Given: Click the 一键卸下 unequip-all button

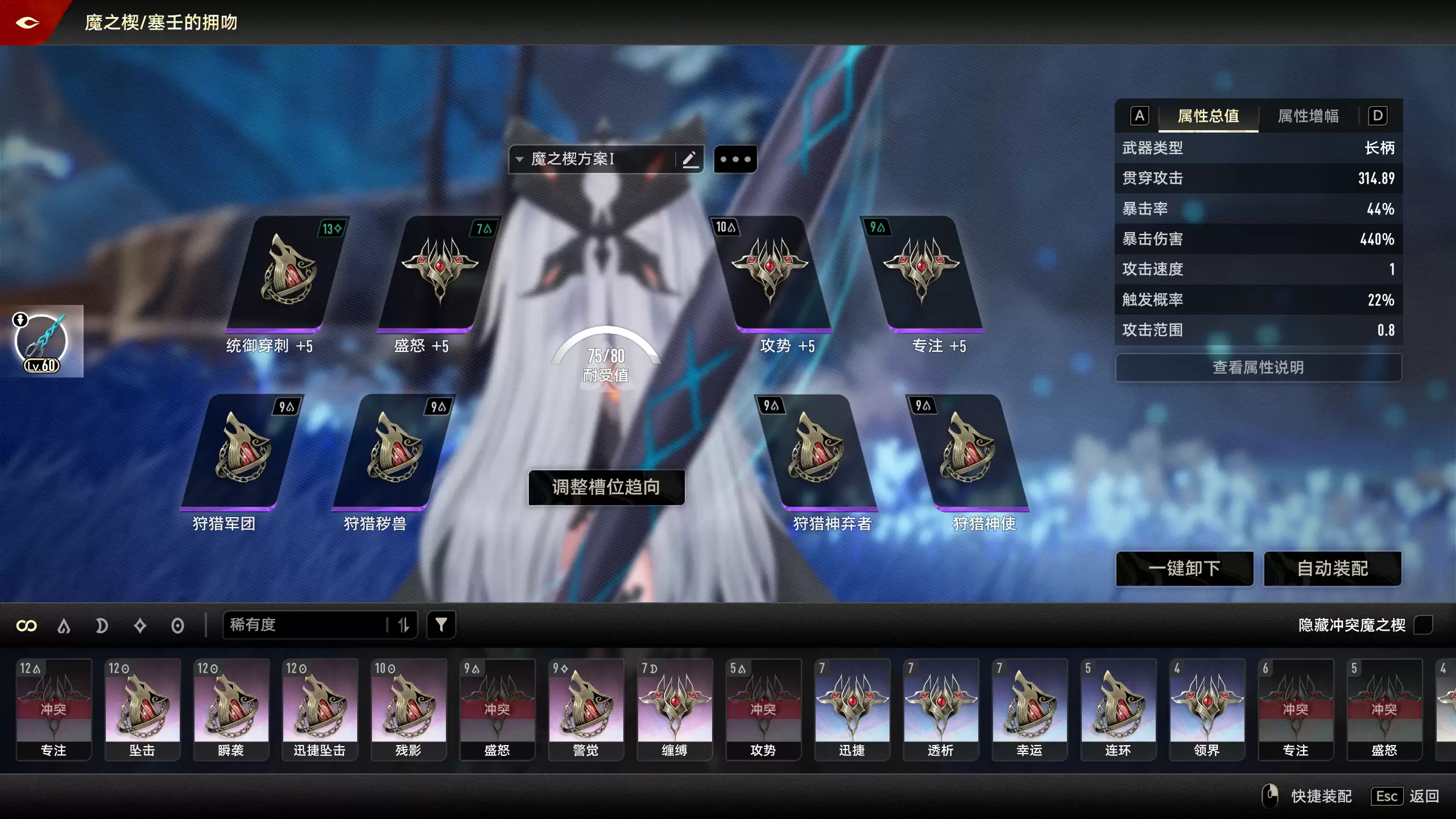Looking at the screenshot, I should coord(1184,568).
